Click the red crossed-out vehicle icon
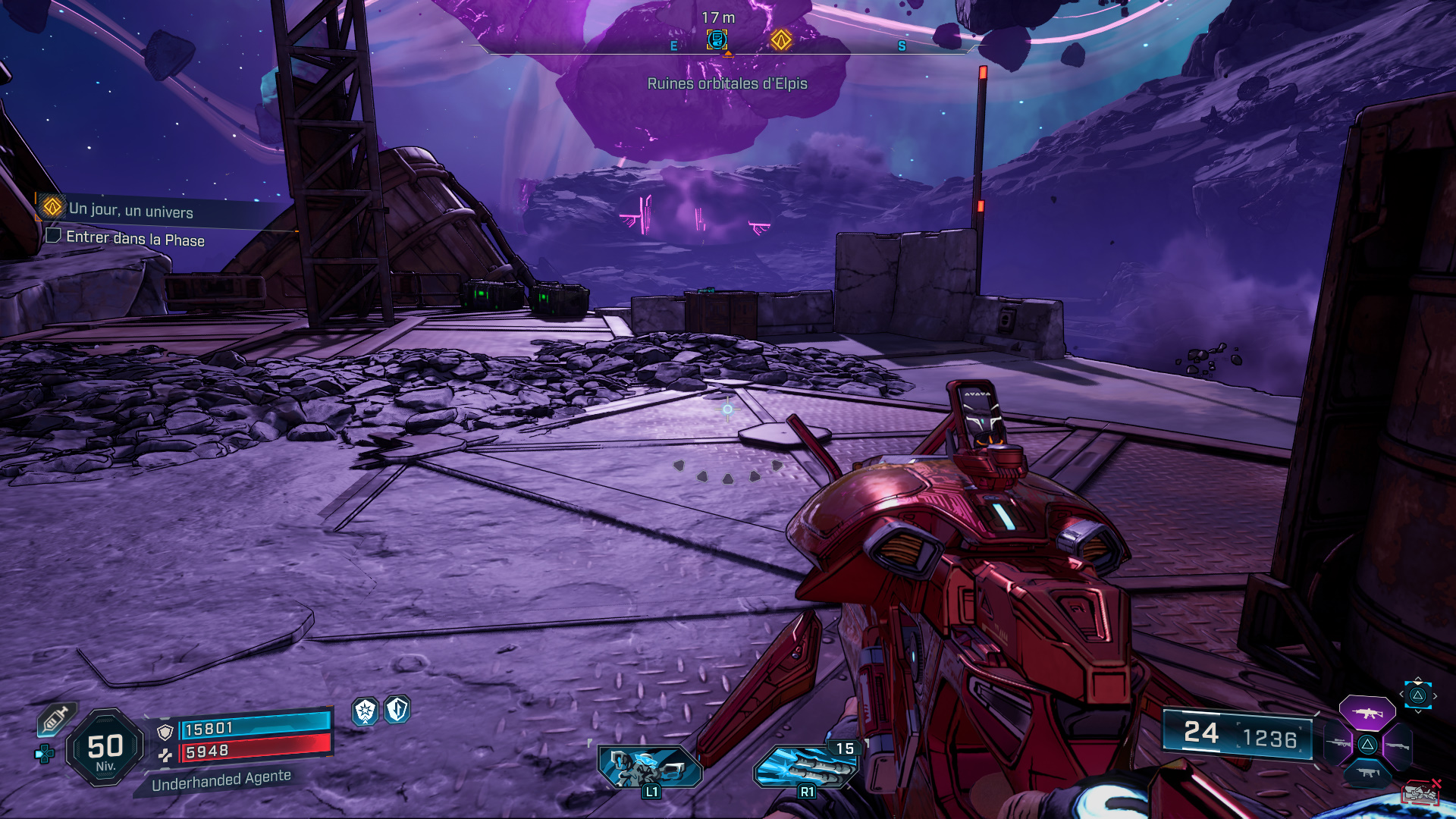Image resolution: width=1456 pixels, height=819 pixels. (1421, 793)
